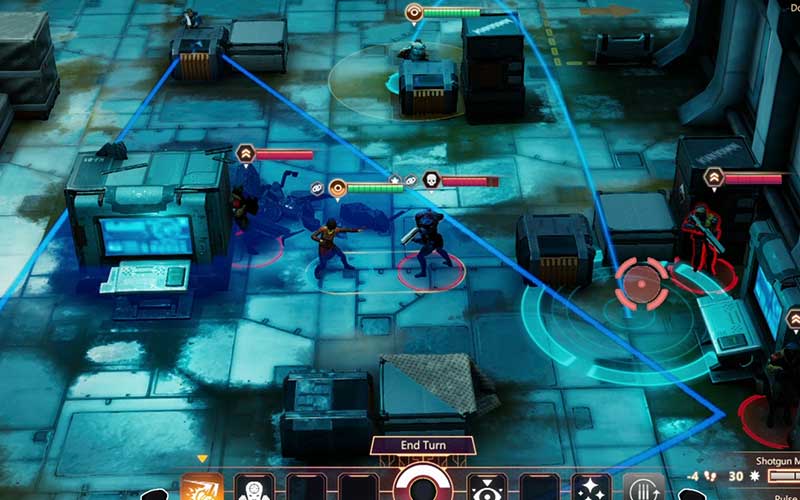Activate the orange explosive shot ability

point(202,488)
